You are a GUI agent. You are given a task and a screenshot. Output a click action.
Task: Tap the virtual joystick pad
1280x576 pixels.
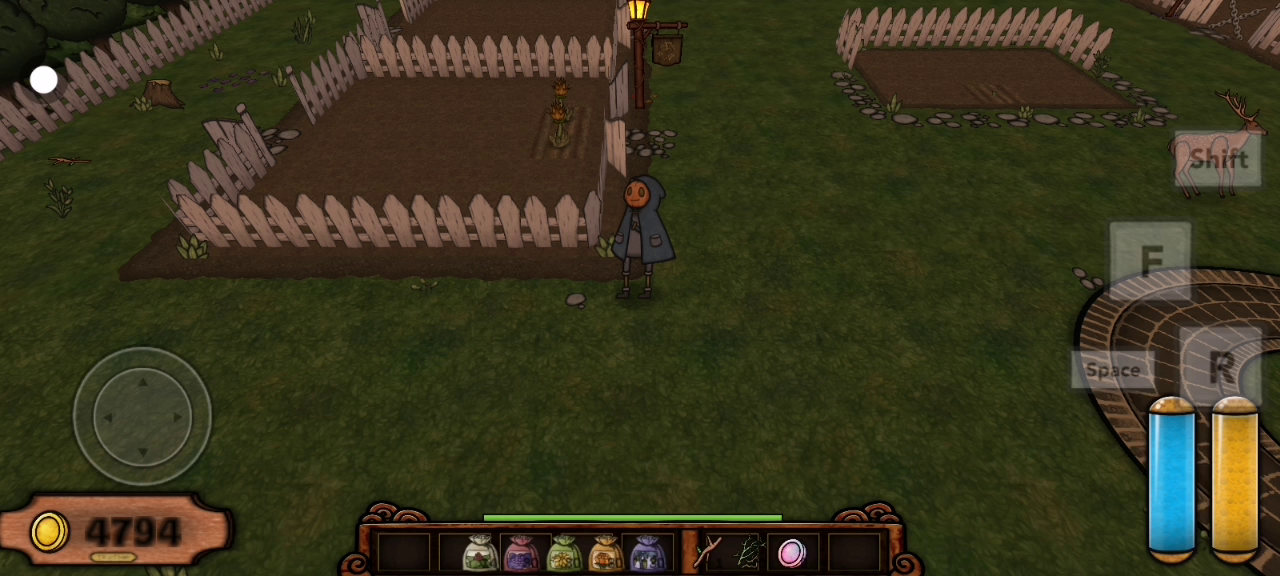[x=142, y=416]
